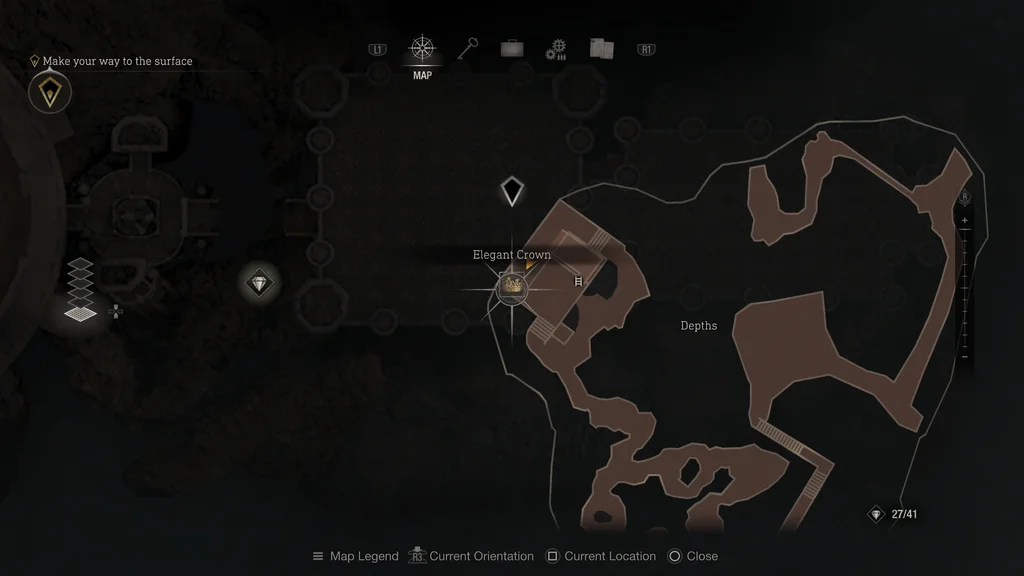Click the ladder icon on the map

pos(577,283)
